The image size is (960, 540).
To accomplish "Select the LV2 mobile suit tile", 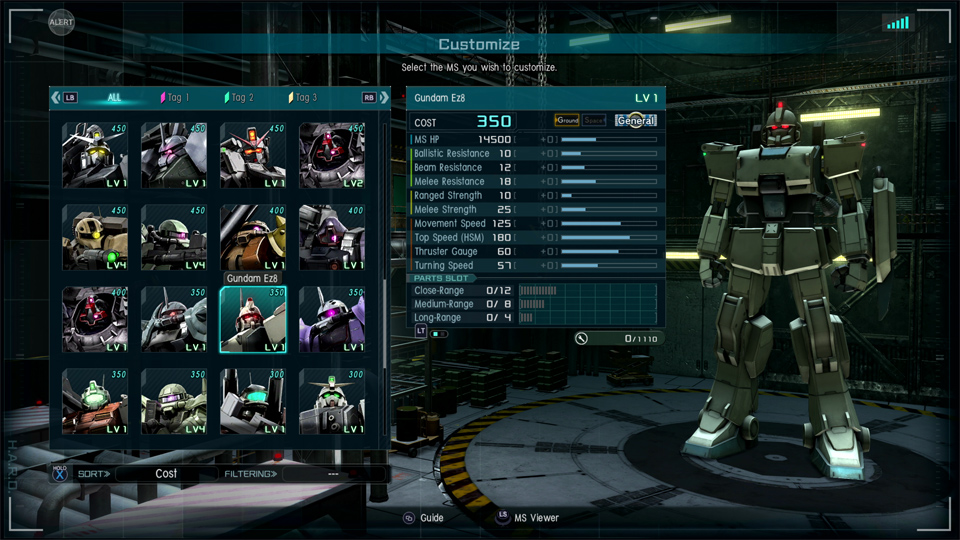I will tap(332, 156).
